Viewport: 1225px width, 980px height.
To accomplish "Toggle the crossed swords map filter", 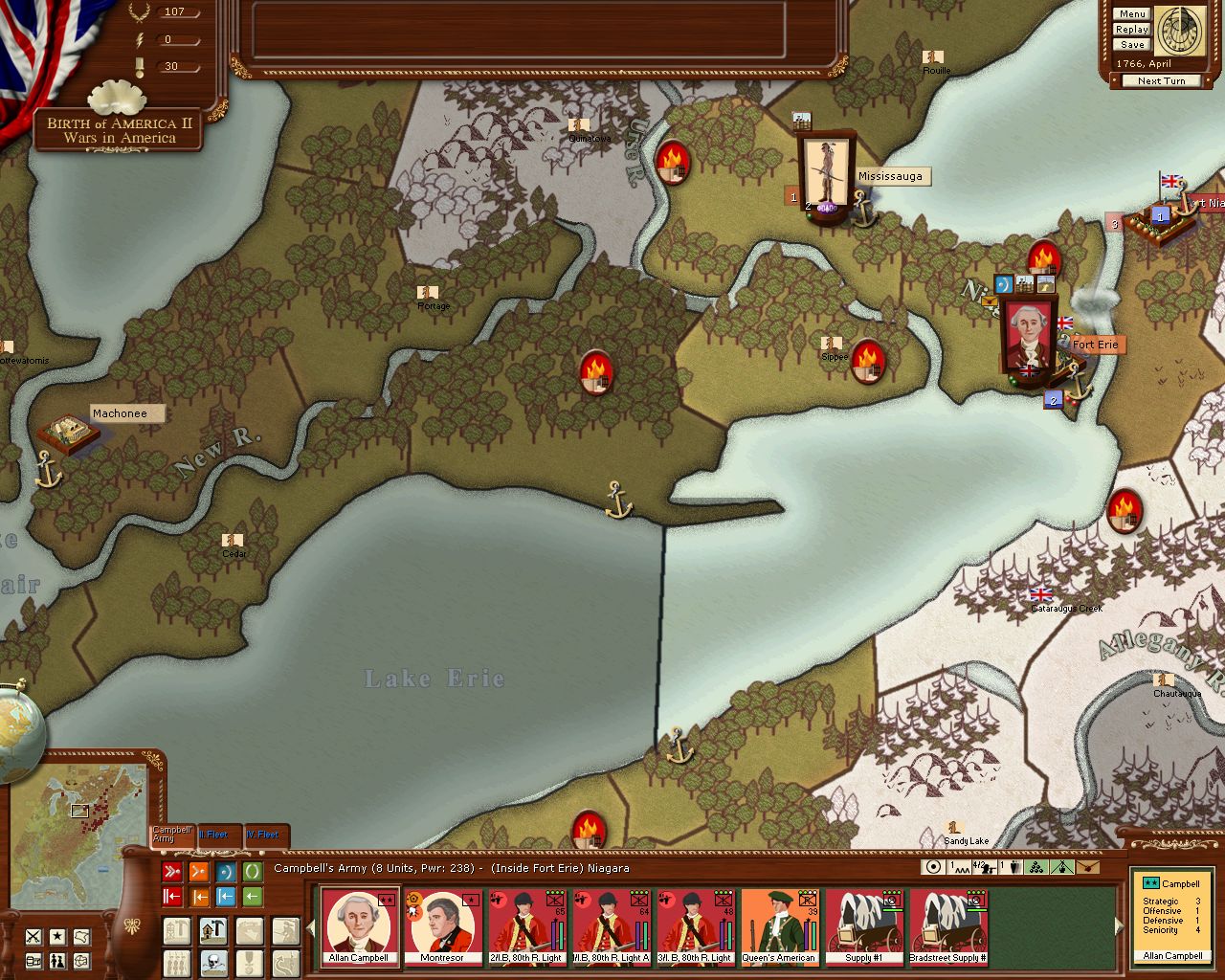I will click(33, 936).
